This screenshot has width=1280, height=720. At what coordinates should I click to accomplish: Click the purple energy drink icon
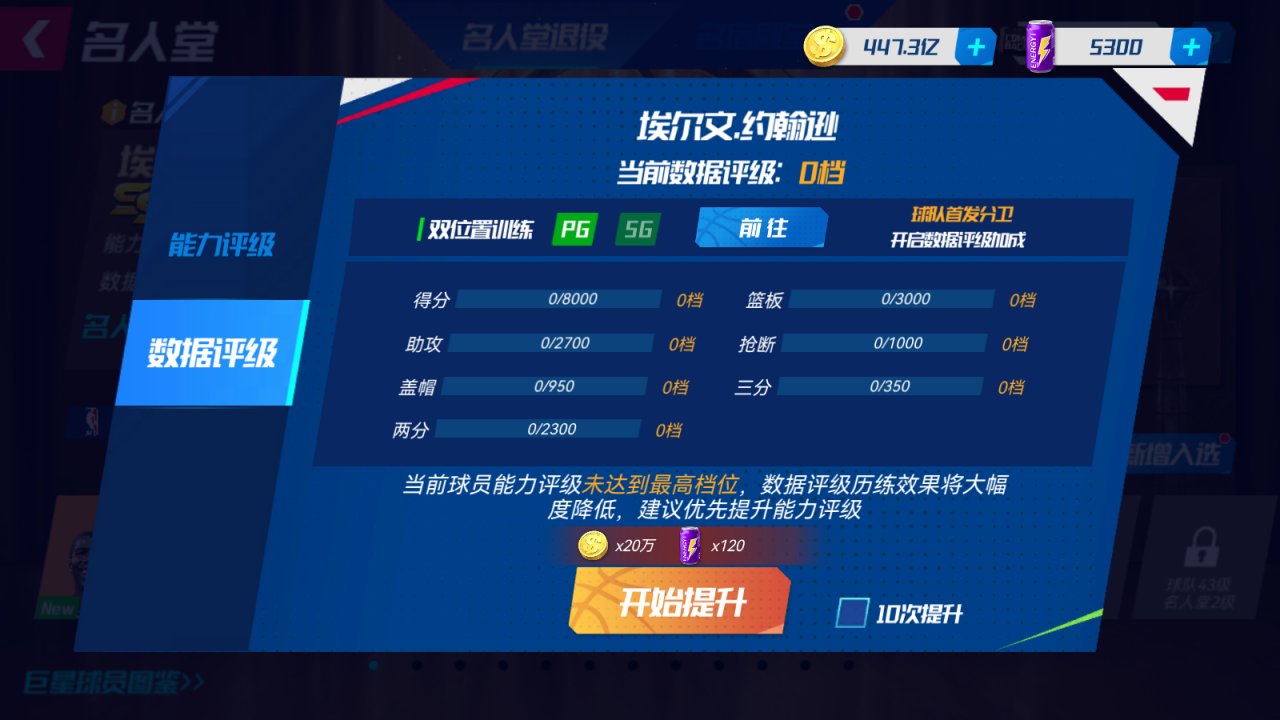pos(1040,44)
